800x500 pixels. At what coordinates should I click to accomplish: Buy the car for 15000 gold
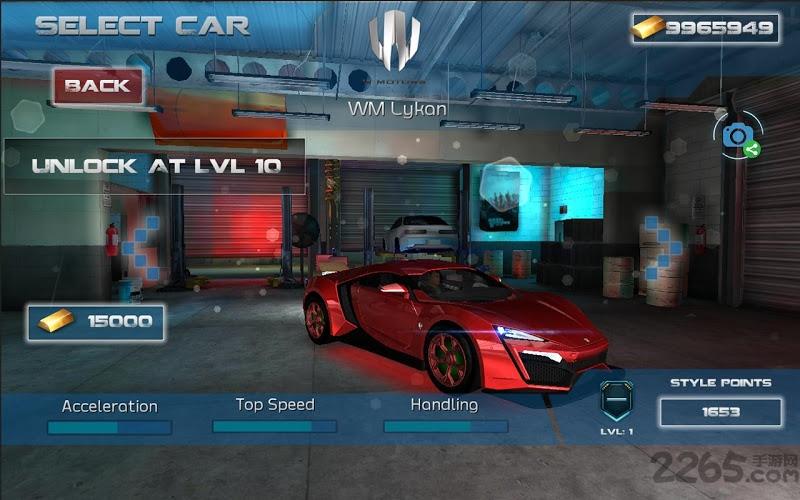[x=97, y=322]
